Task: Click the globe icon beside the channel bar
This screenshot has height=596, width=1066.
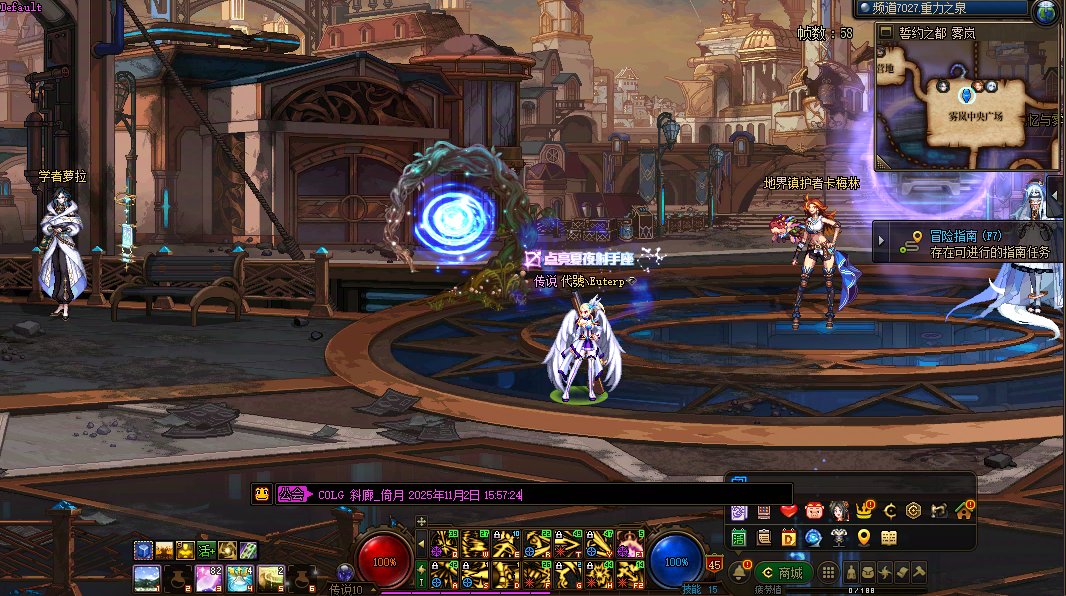Action: point(1045,13)
